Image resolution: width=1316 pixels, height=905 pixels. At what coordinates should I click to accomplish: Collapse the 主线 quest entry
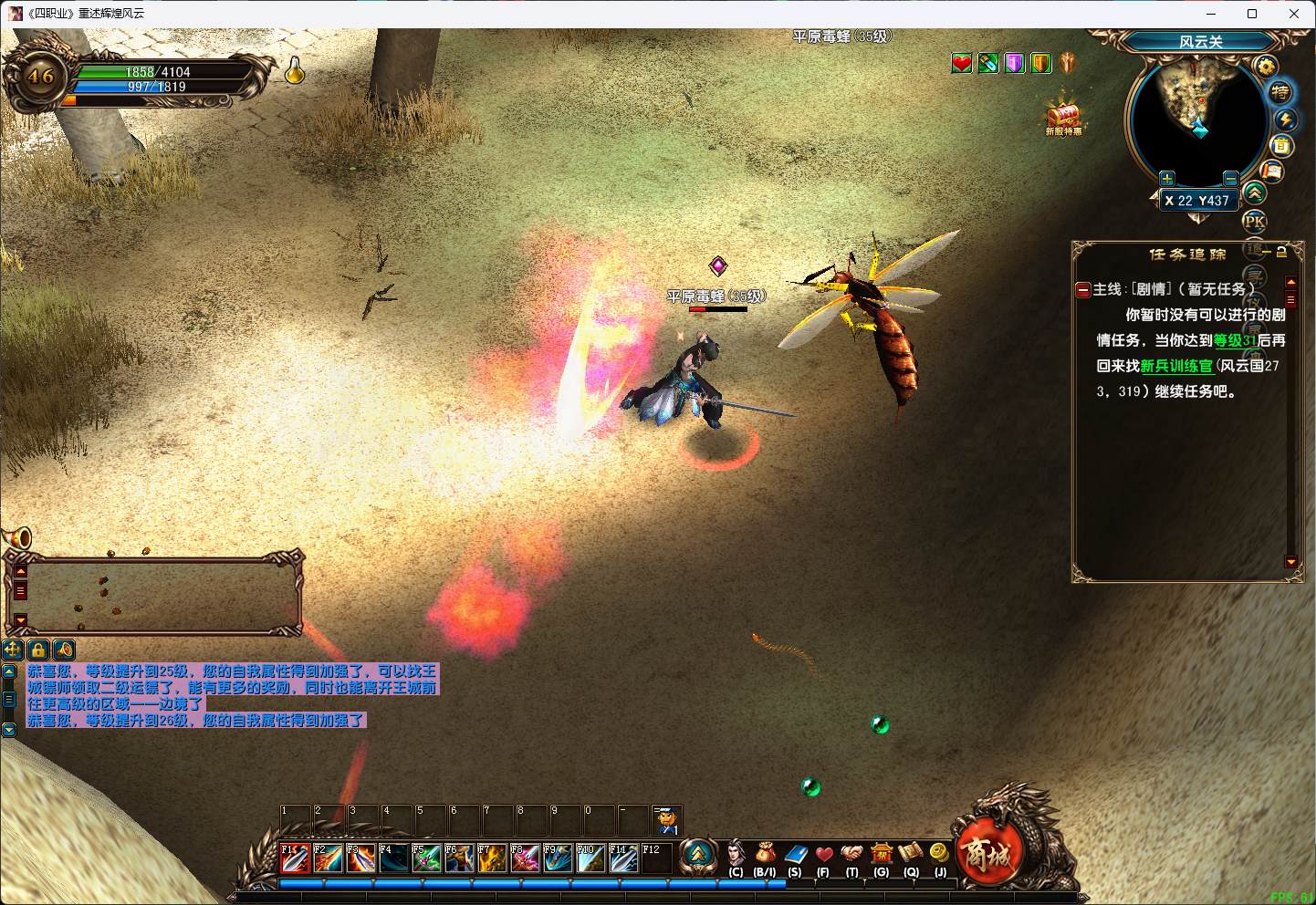(1083, 290)
